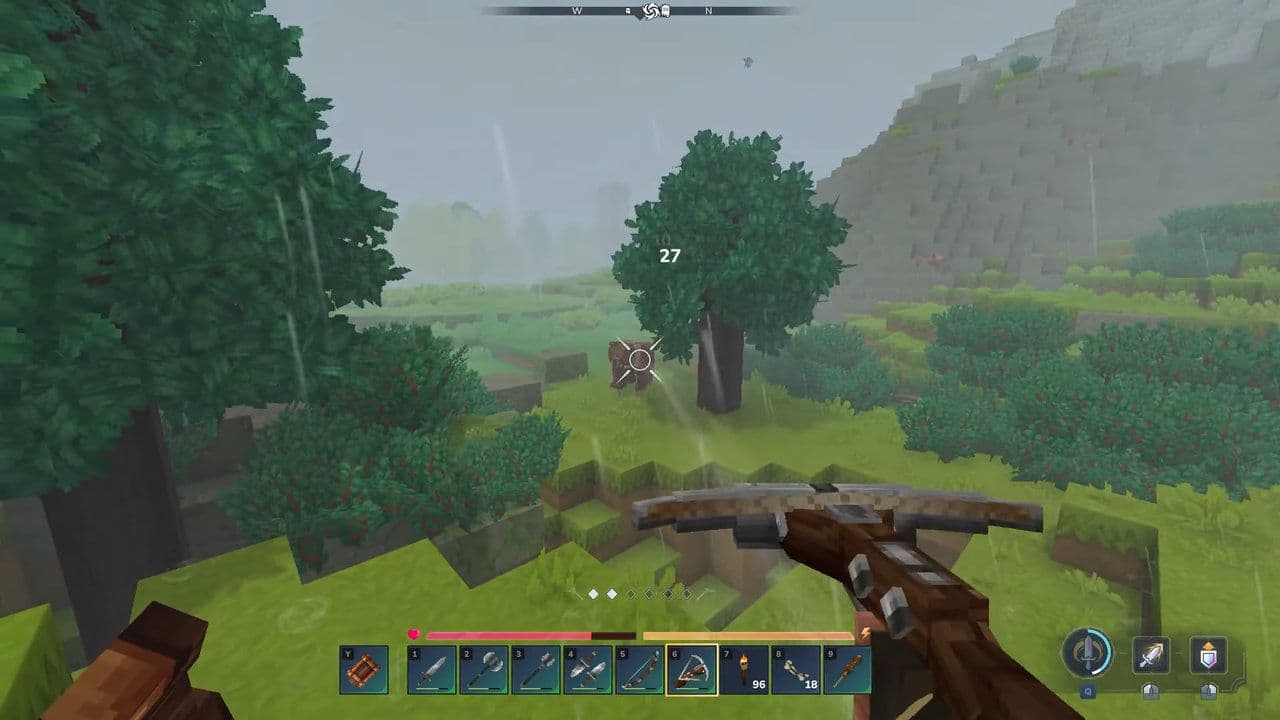The image size is (1280, 720).
Task: Select the W direction on the compass
Action: click(575, 11)
